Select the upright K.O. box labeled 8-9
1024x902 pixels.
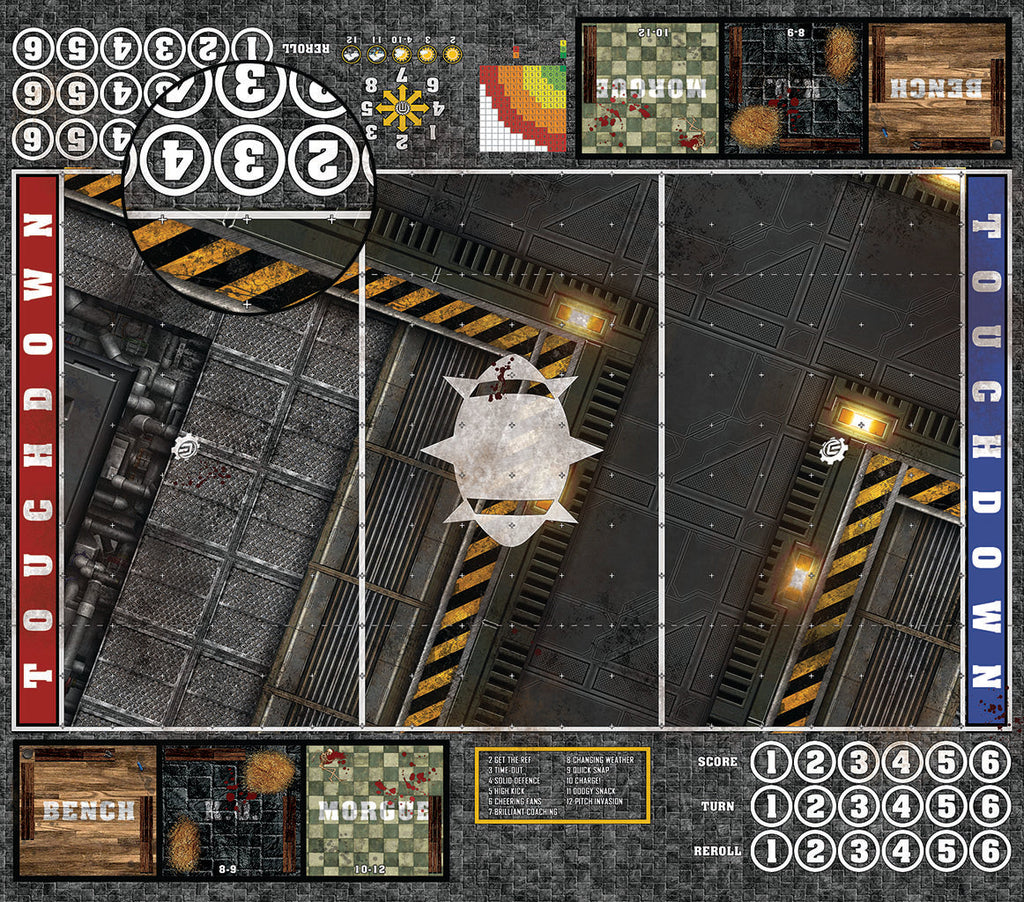pos(232,810)
